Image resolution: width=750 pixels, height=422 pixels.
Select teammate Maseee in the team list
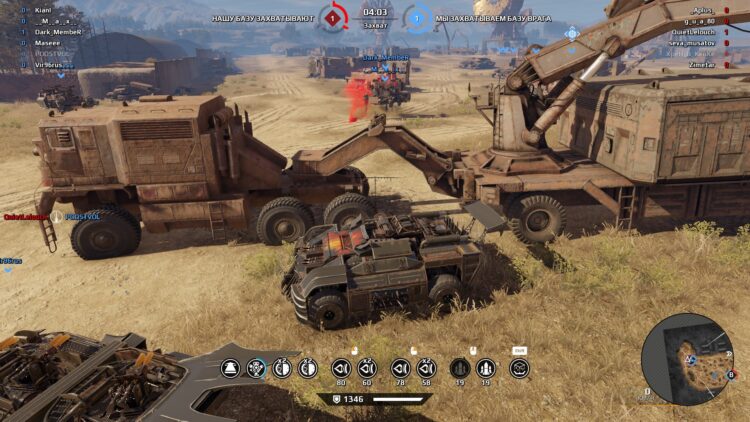tap(47, 41)
